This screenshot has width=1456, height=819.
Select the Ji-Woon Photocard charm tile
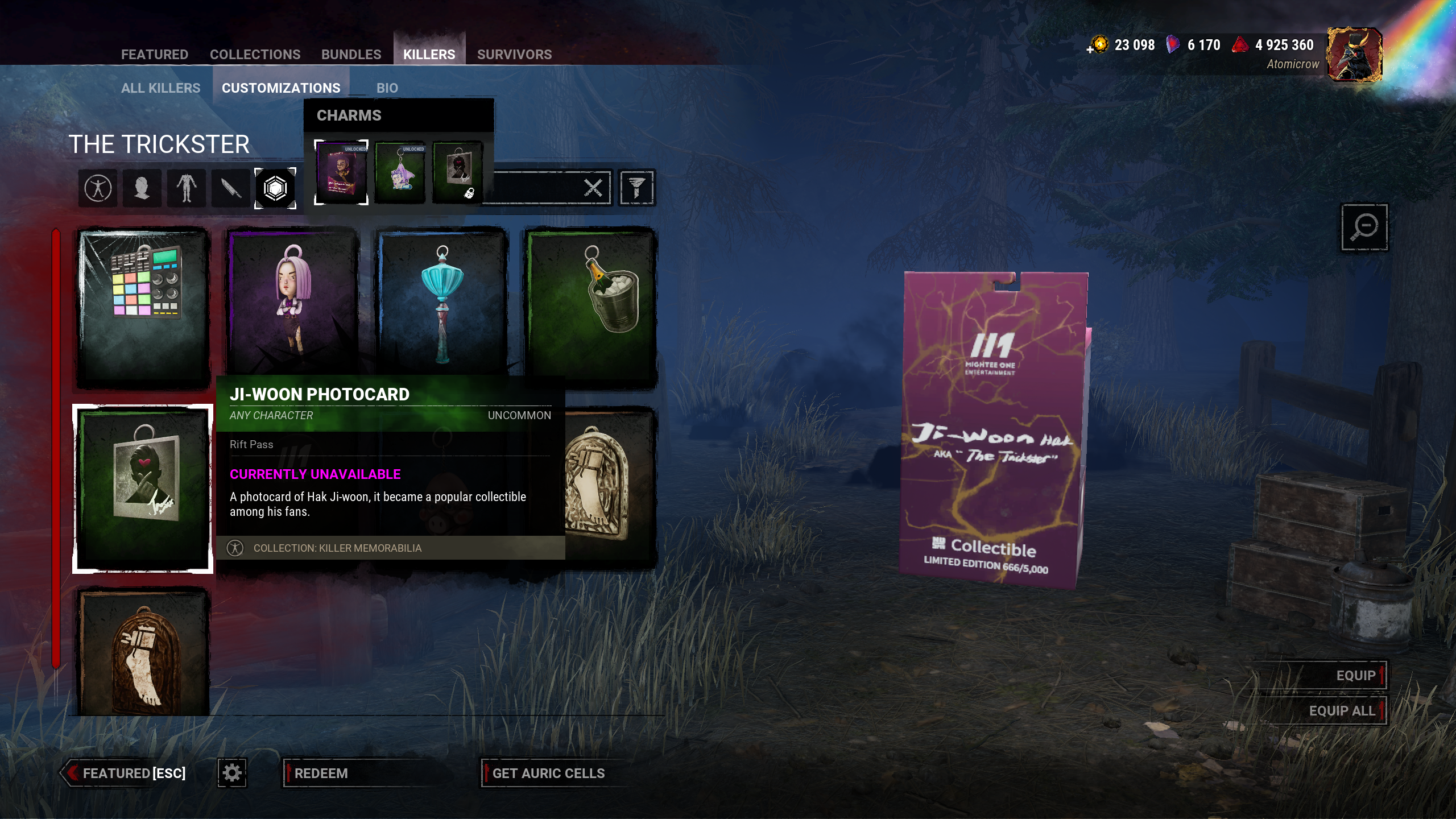pos(143,489)
